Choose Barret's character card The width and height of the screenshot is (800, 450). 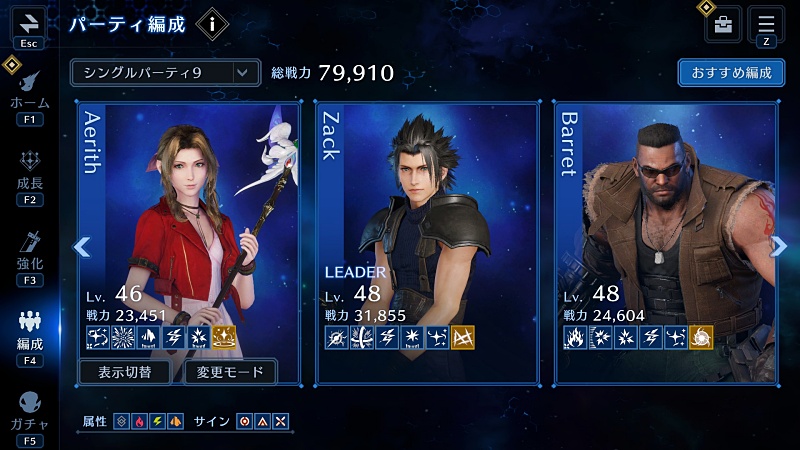tap(666, 230)
